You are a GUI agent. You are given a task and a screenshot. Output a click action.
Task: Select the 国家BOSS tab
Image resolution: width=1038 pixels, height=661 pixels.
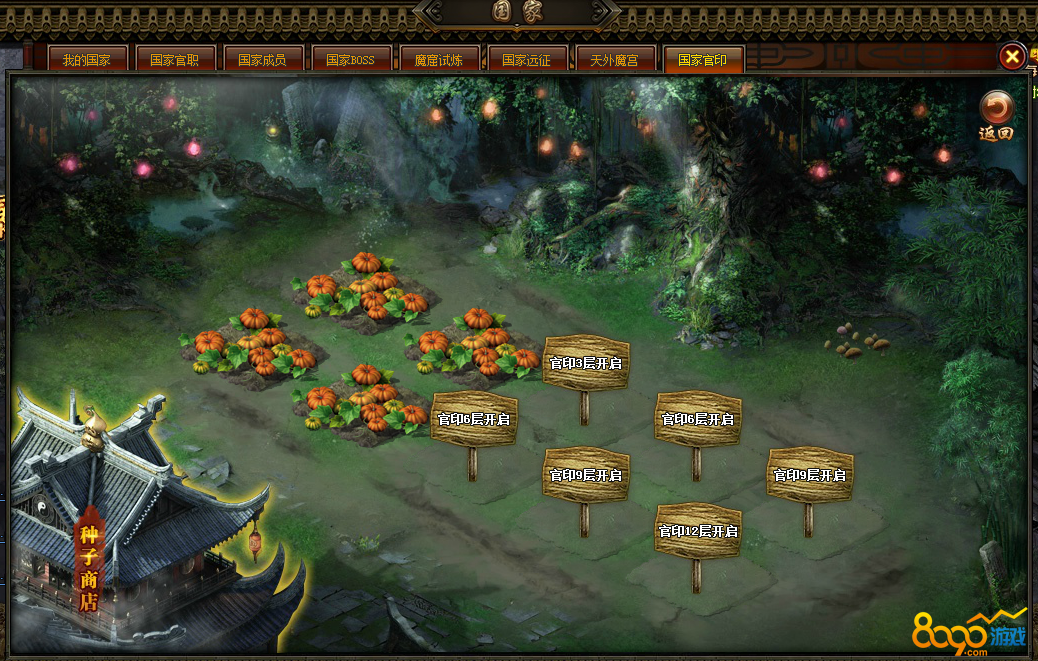click(351, 60)
